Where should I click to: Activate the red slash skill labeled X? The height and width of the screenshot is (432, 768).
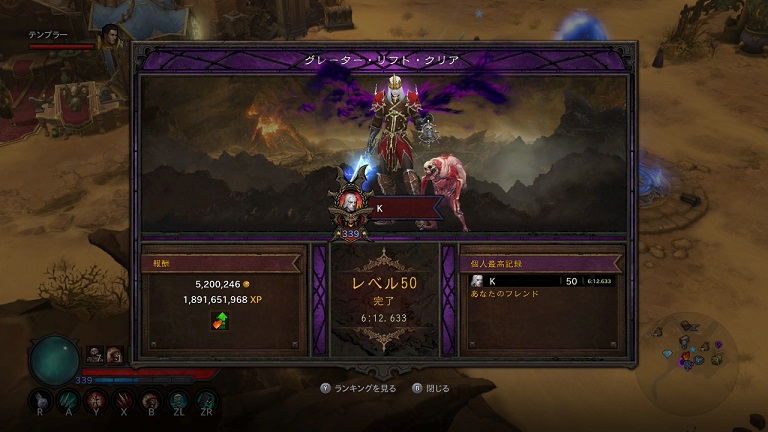pyautogui.click(x=123, y=397)
